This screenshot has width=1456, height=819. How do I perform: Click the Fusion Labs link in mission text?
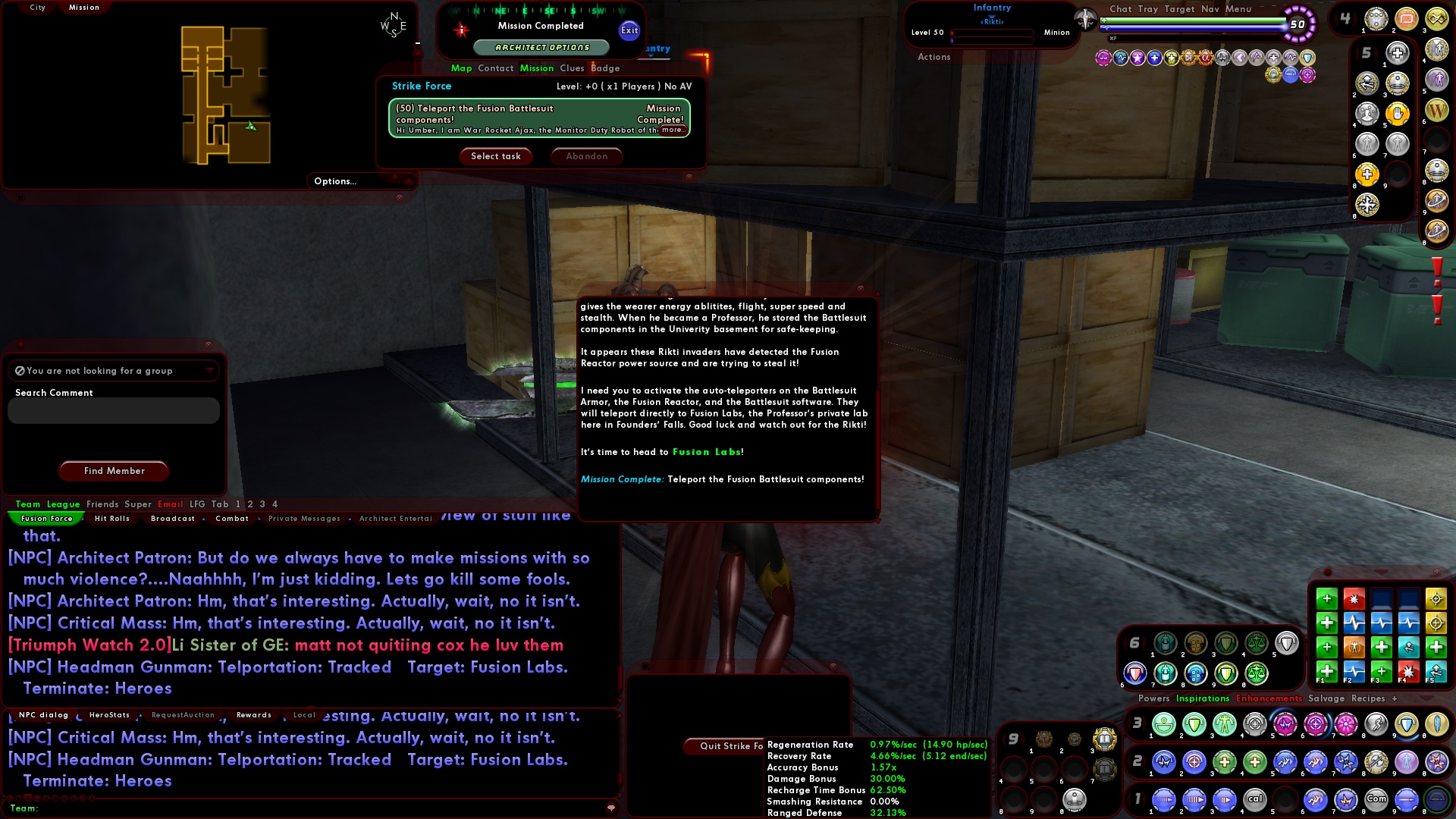coord(706,451)
